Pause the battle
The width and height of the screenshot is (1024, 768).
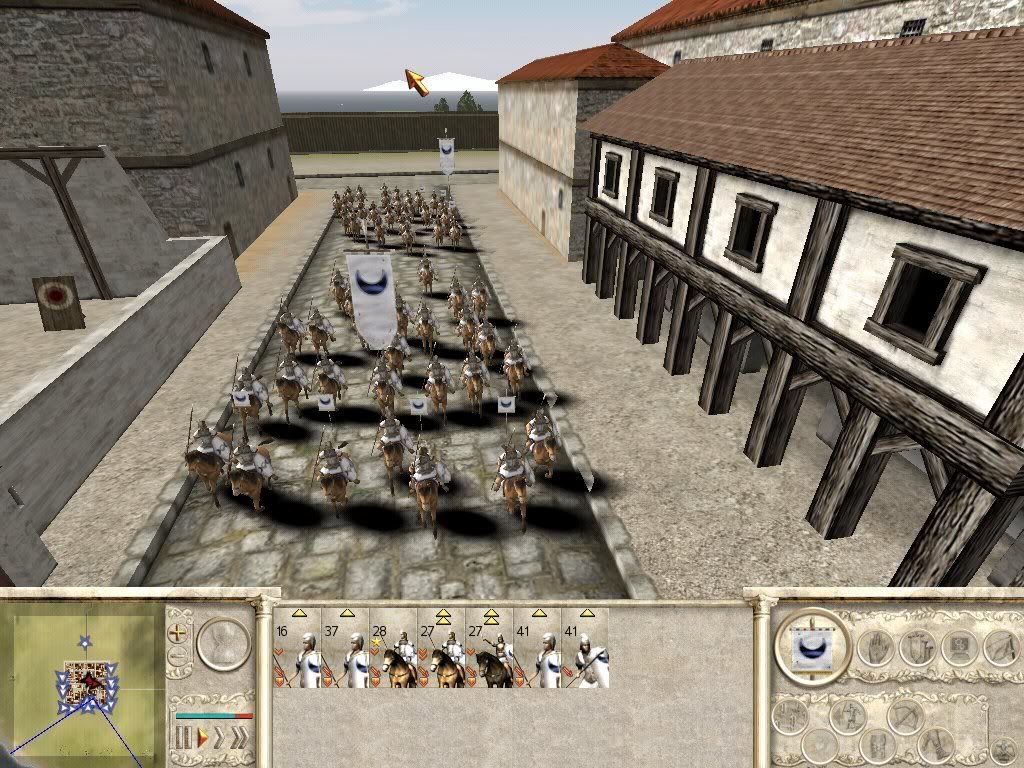185,739
